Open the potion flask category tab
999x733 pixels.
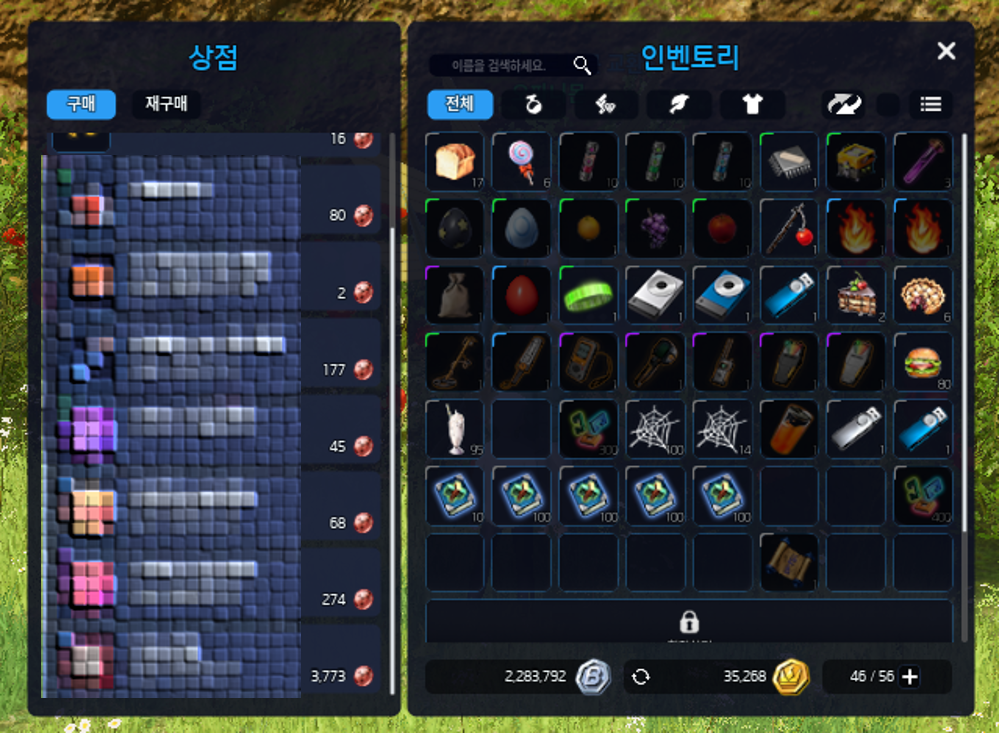(533, 104)
